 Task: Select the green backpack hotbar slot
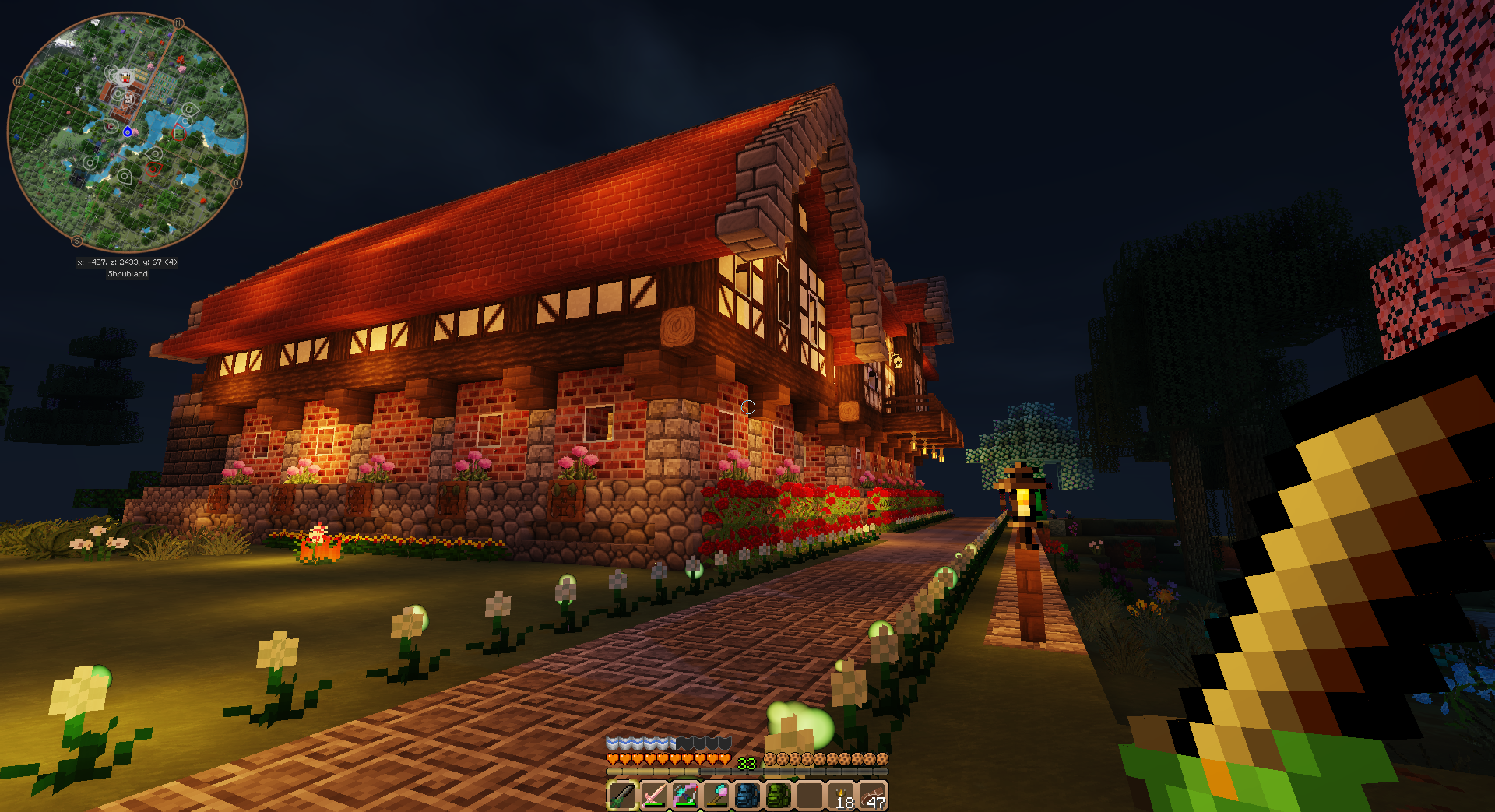(x=778, y=796)
